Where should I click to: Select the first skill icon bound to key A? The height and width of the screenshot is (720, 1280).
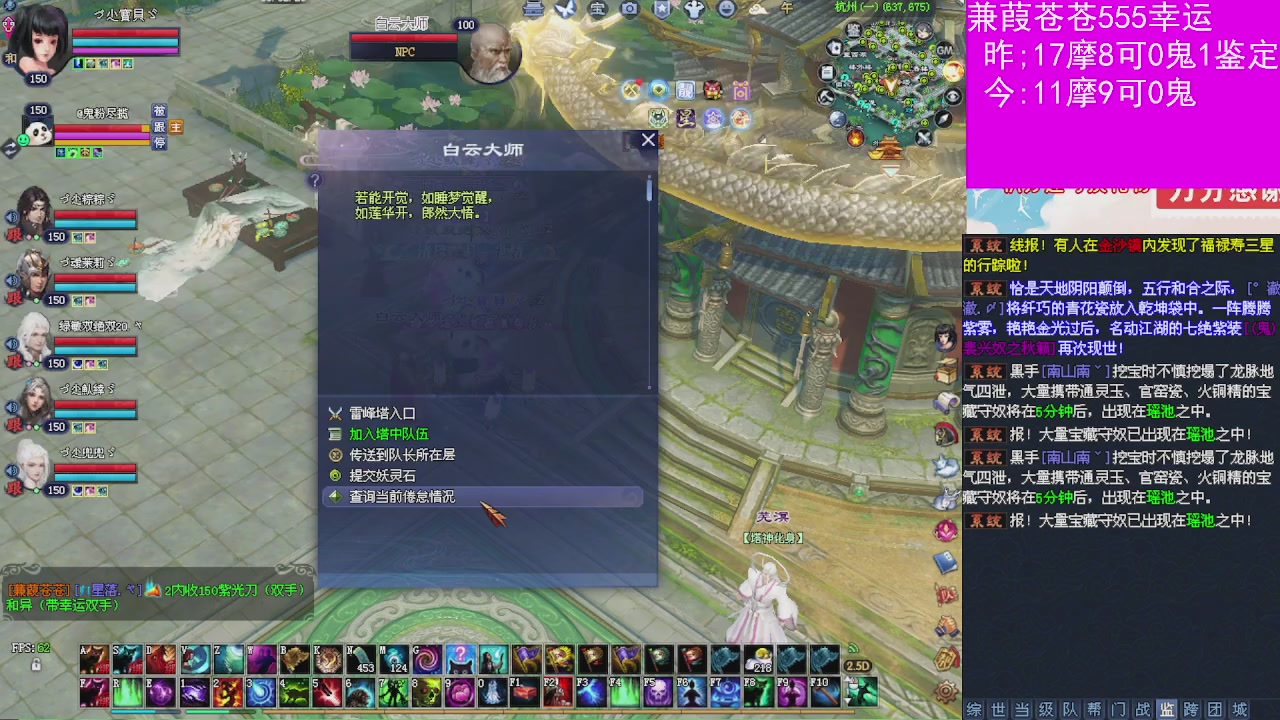[93, 658]
